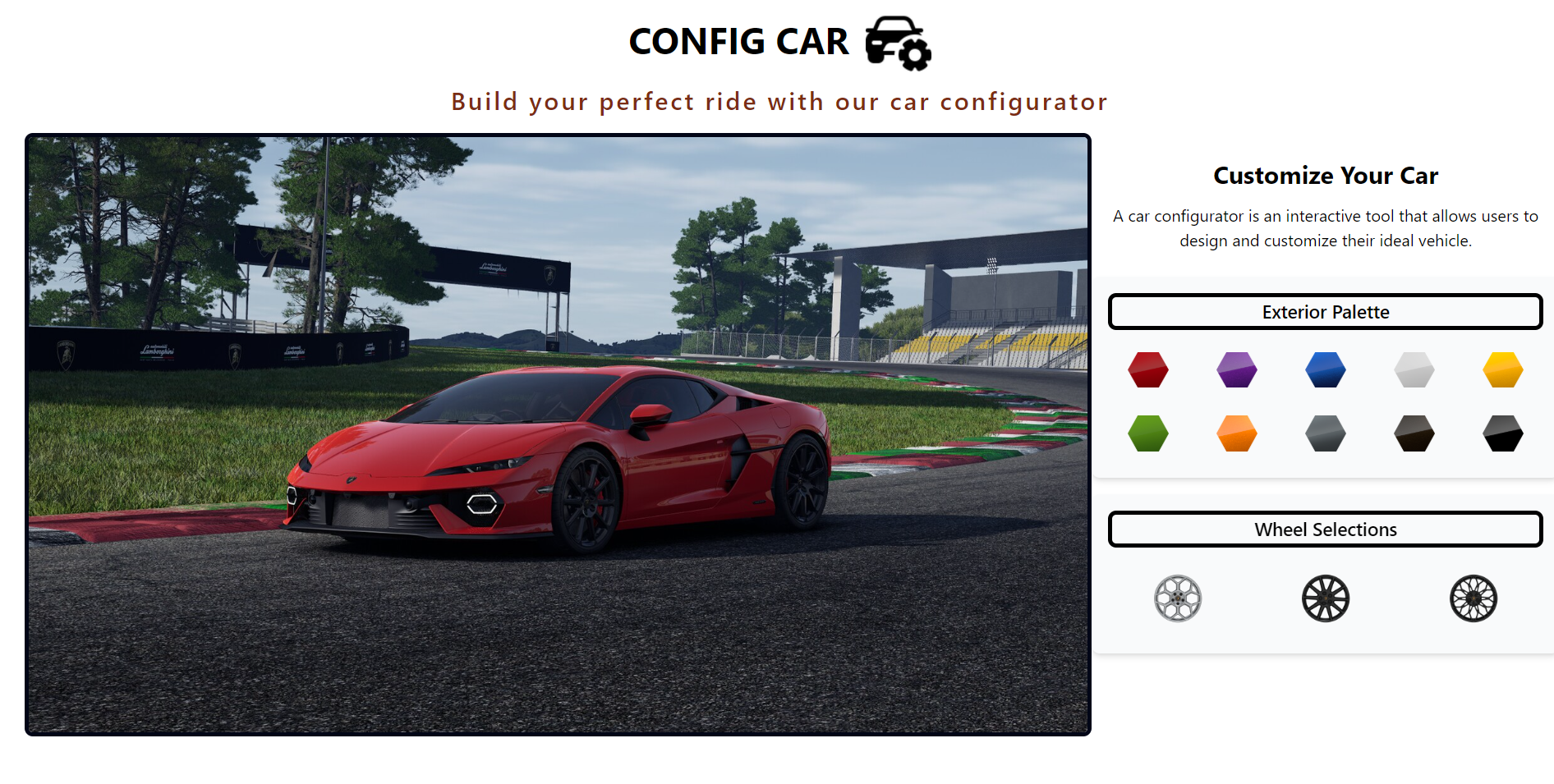The image size is (1554, 784).
Task: Apply the gray paint color
Action: point(1325,433)
